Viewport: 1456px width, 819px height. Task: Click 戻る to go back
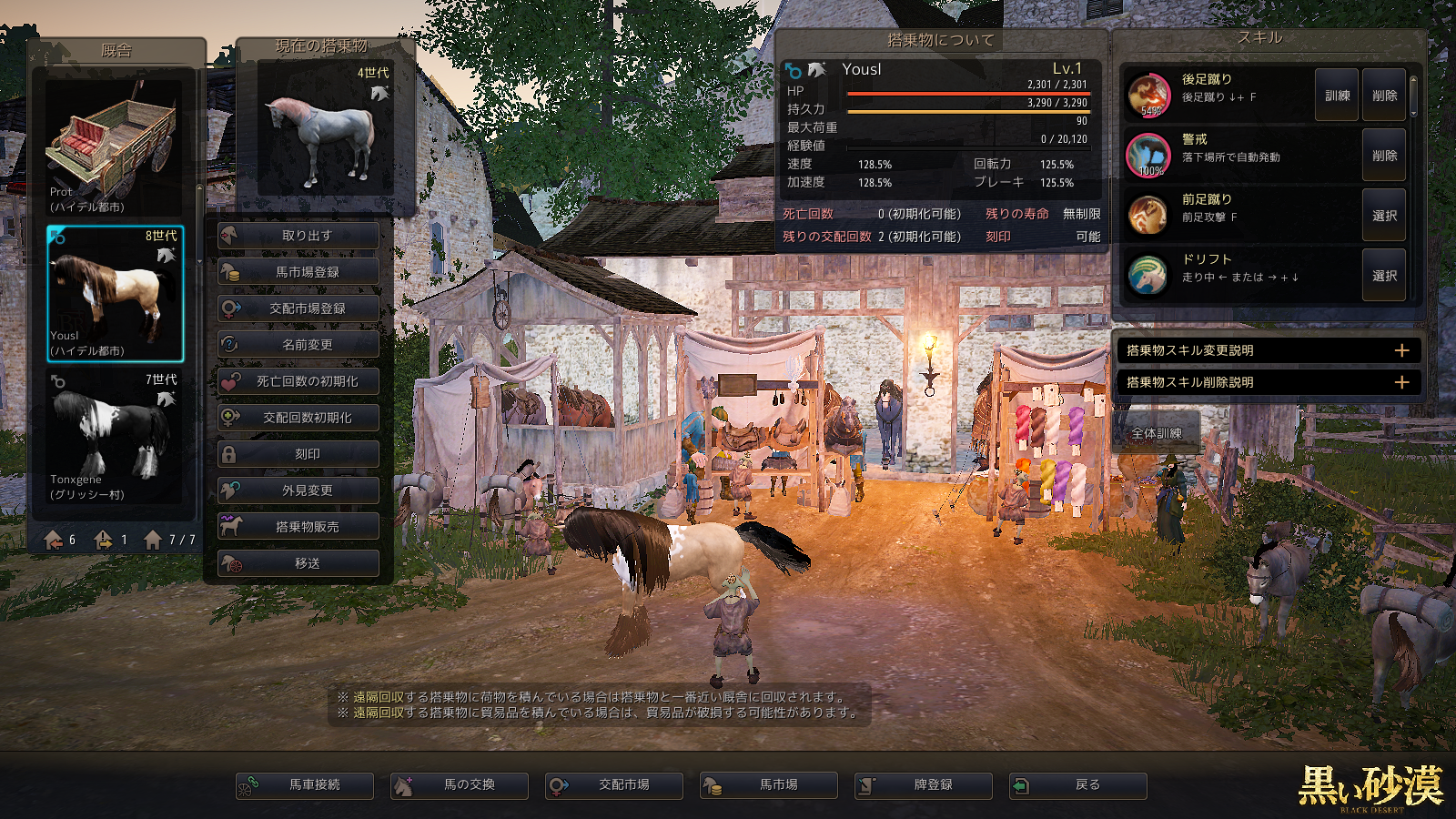tap(1078, 785)
